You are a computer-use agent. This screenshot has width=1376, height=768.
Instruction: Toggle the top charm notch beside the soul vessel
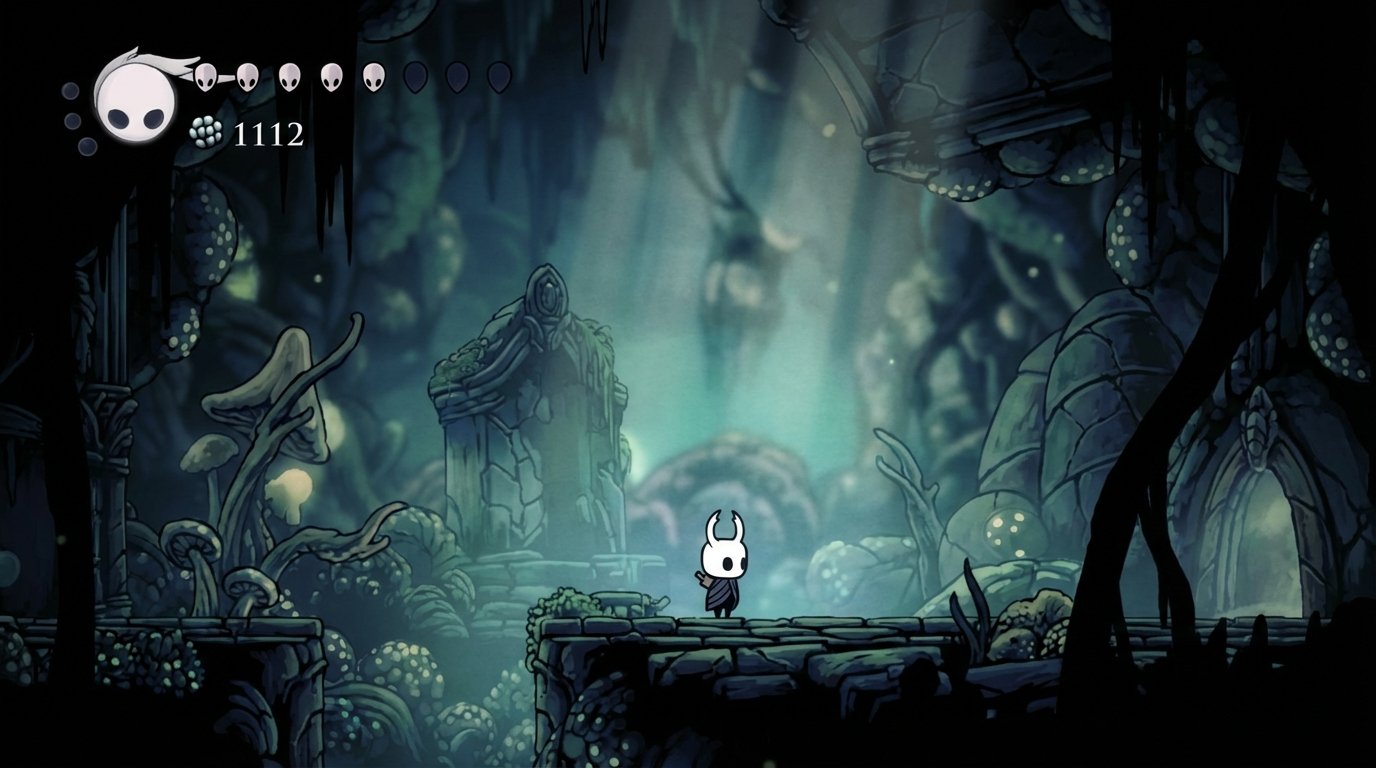69,90
